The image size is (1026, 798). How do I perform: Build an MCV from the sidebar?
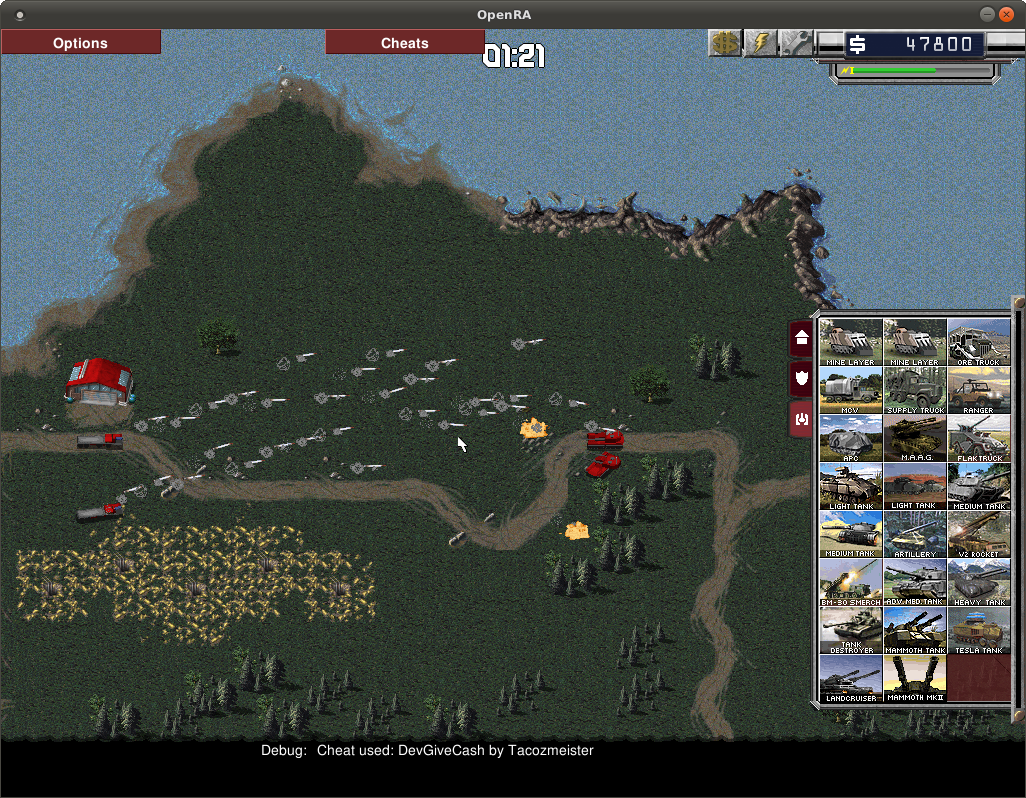pos(851,390)
